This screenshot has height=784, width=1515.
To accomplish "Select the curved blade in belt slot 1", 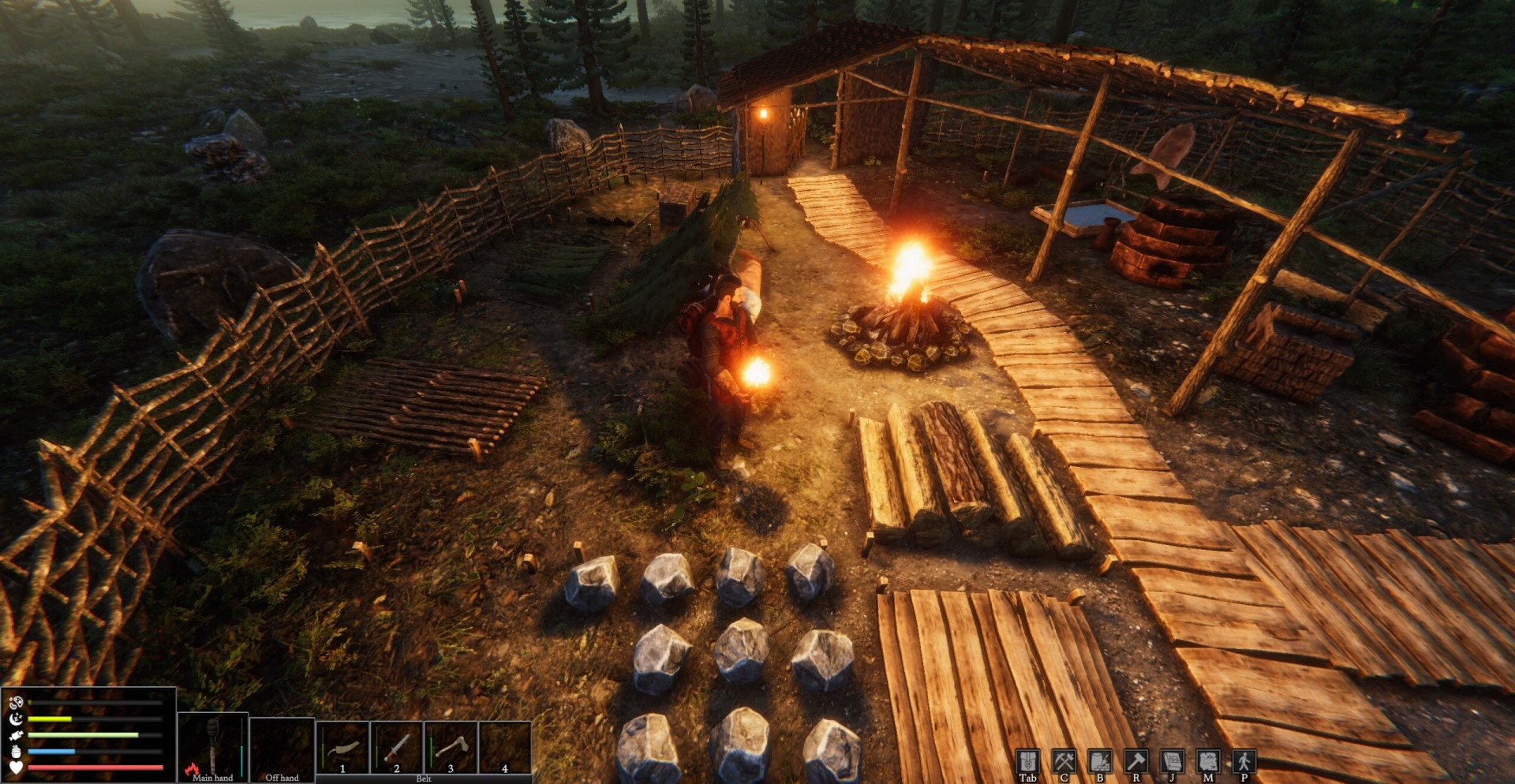I will point(342,747).
